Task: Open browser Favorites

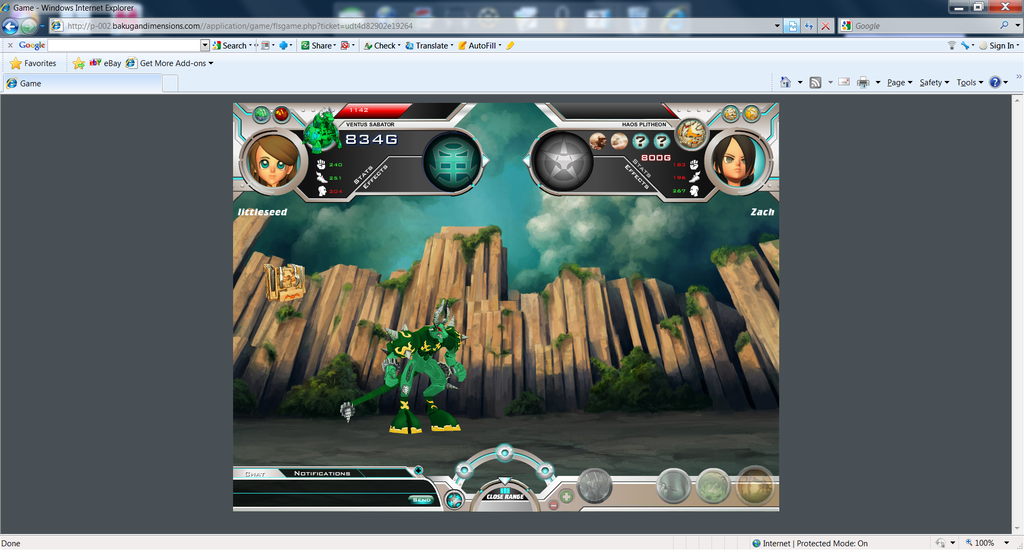Action: [x=32, y=63]
